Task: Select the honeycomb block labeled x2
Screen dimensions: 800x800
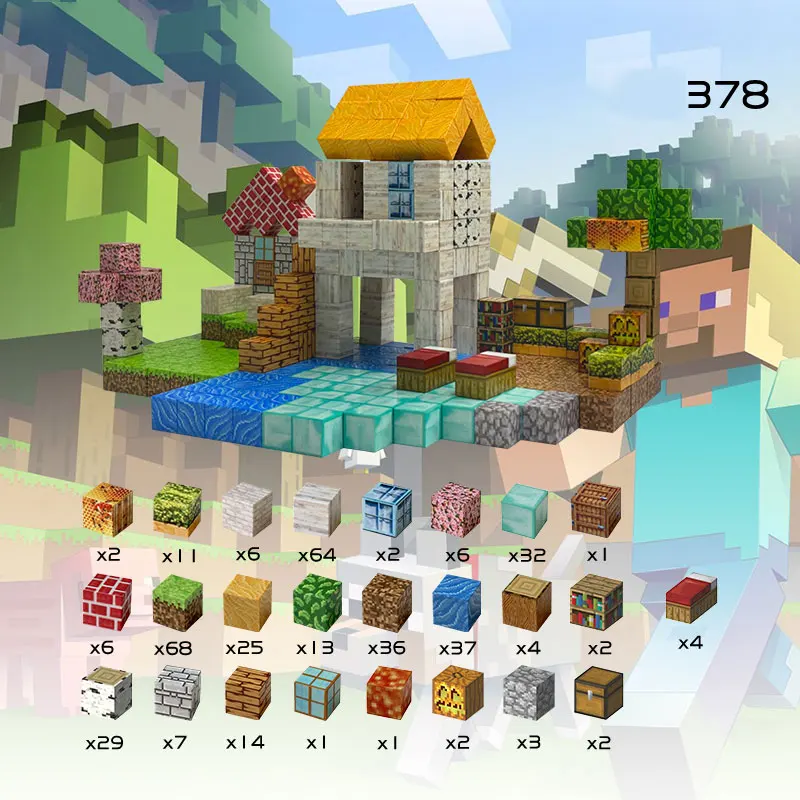Action: pos(105,509)
